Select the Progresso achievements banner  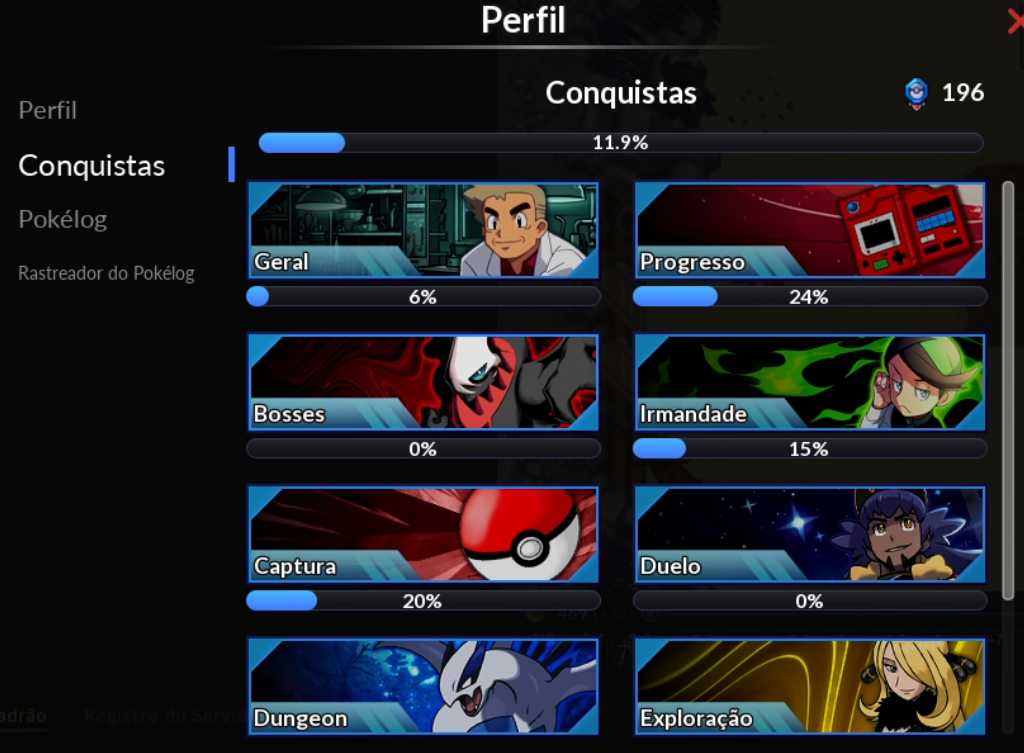pyautogui.click(x=809, y=230)
